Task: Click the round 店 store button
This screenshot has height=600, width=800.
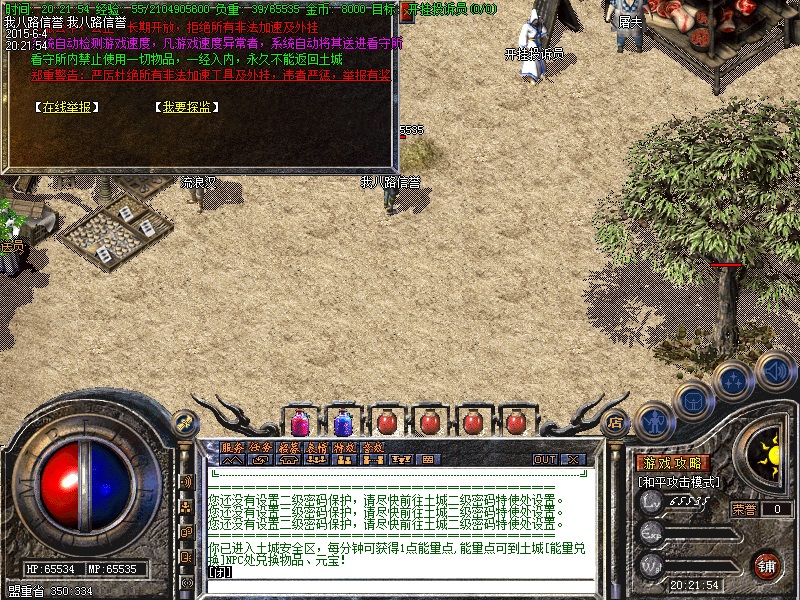Action: coord(615,422)
